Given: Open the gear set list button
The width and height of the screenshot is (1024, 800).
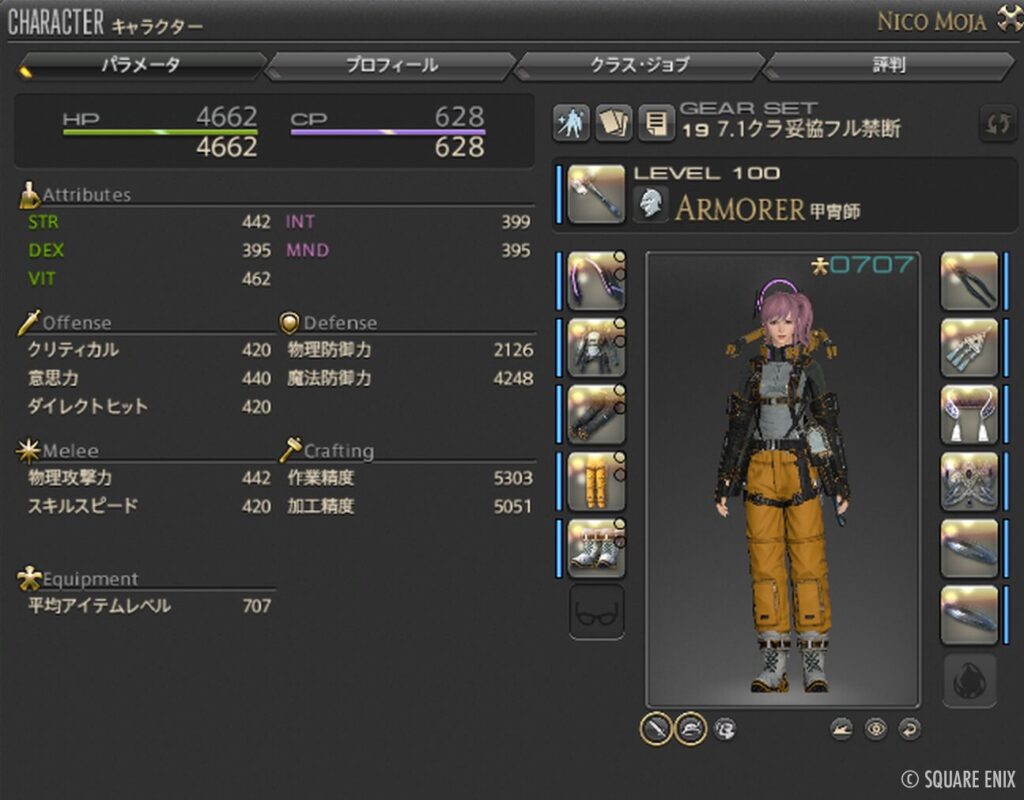Looking at the screenshot, I should [x=655, y=124].
